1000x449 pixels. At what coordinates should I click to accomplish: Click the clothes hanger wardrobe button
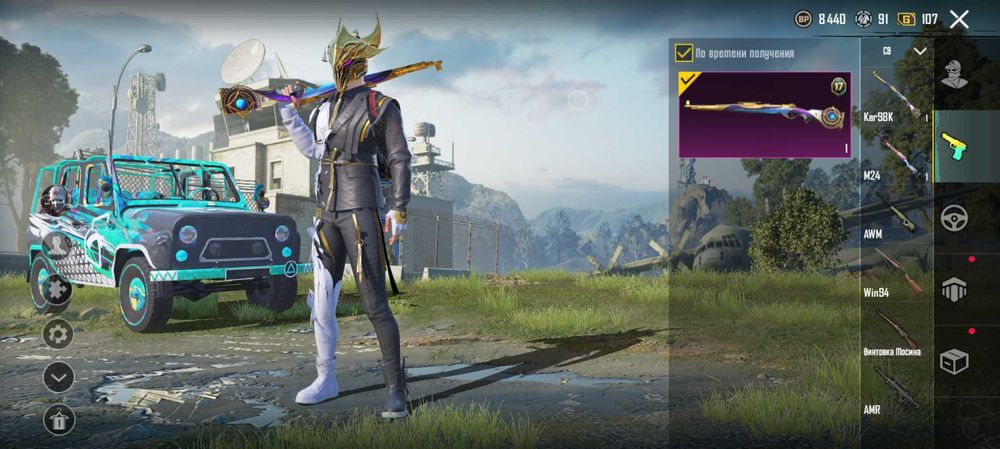pyautogui.click(x=58, y=420)
